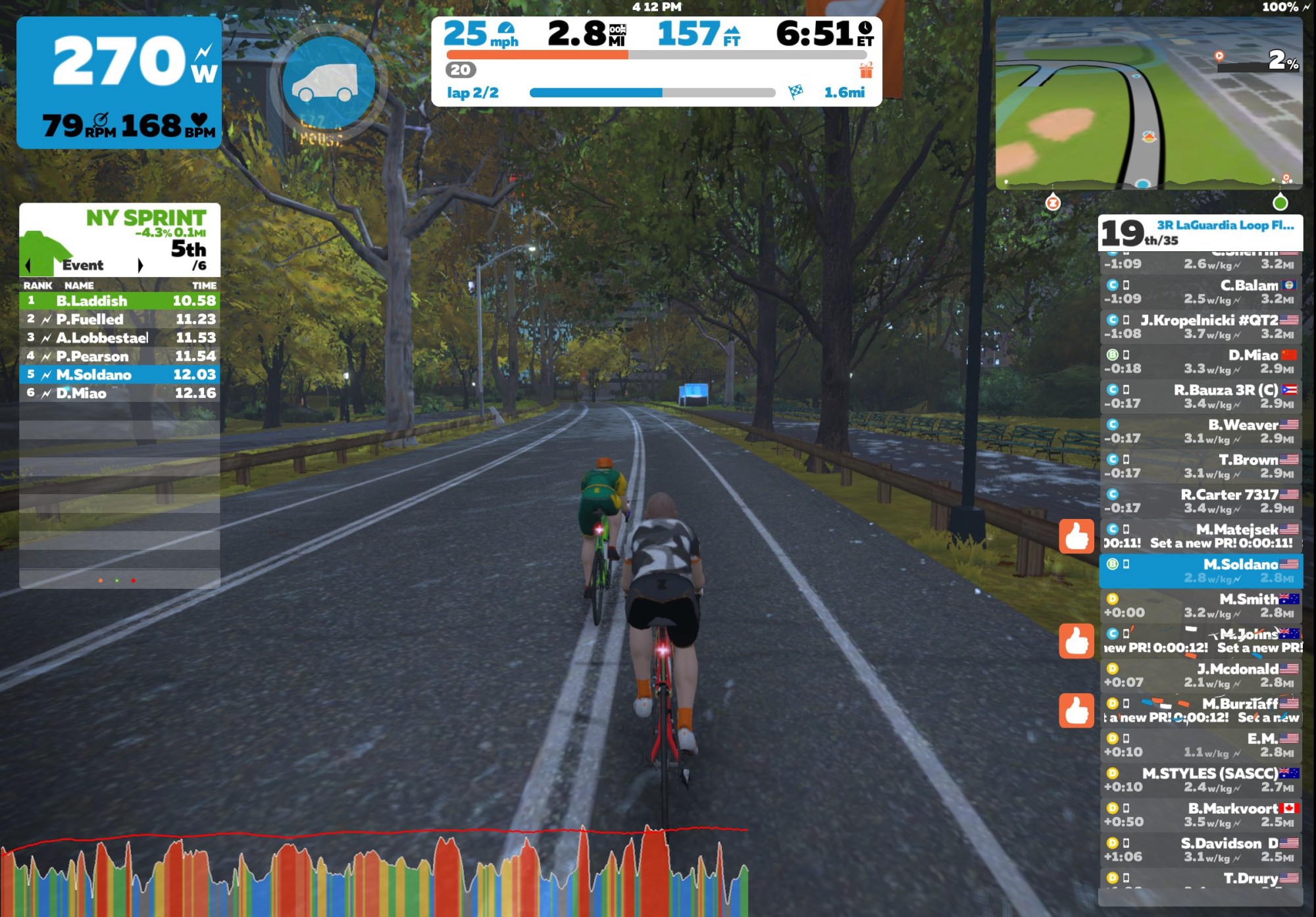This screenshot has height=917, width=1316.
Task: Give Ride On thumbs-up to M.Matejsek
Action: point(1076,537)
